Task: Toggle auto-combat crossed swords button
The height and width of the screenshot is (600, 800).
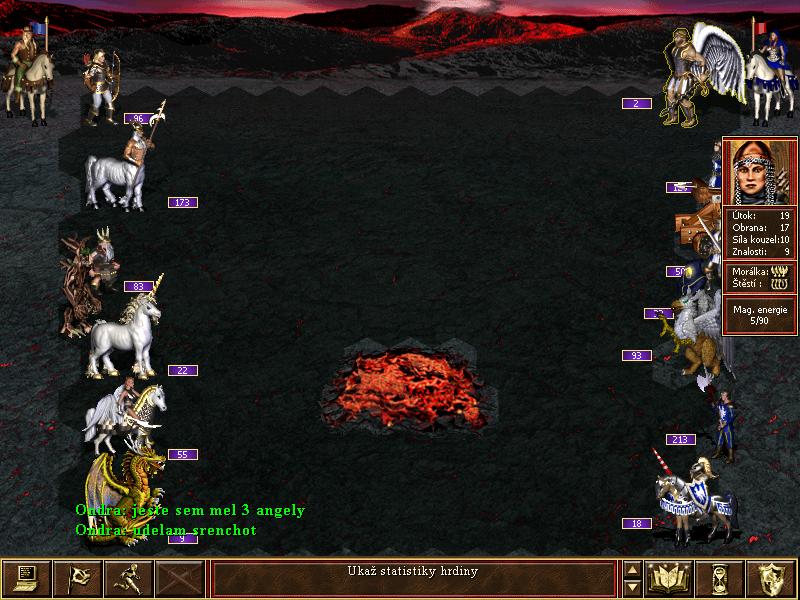Action: point(181,578)
